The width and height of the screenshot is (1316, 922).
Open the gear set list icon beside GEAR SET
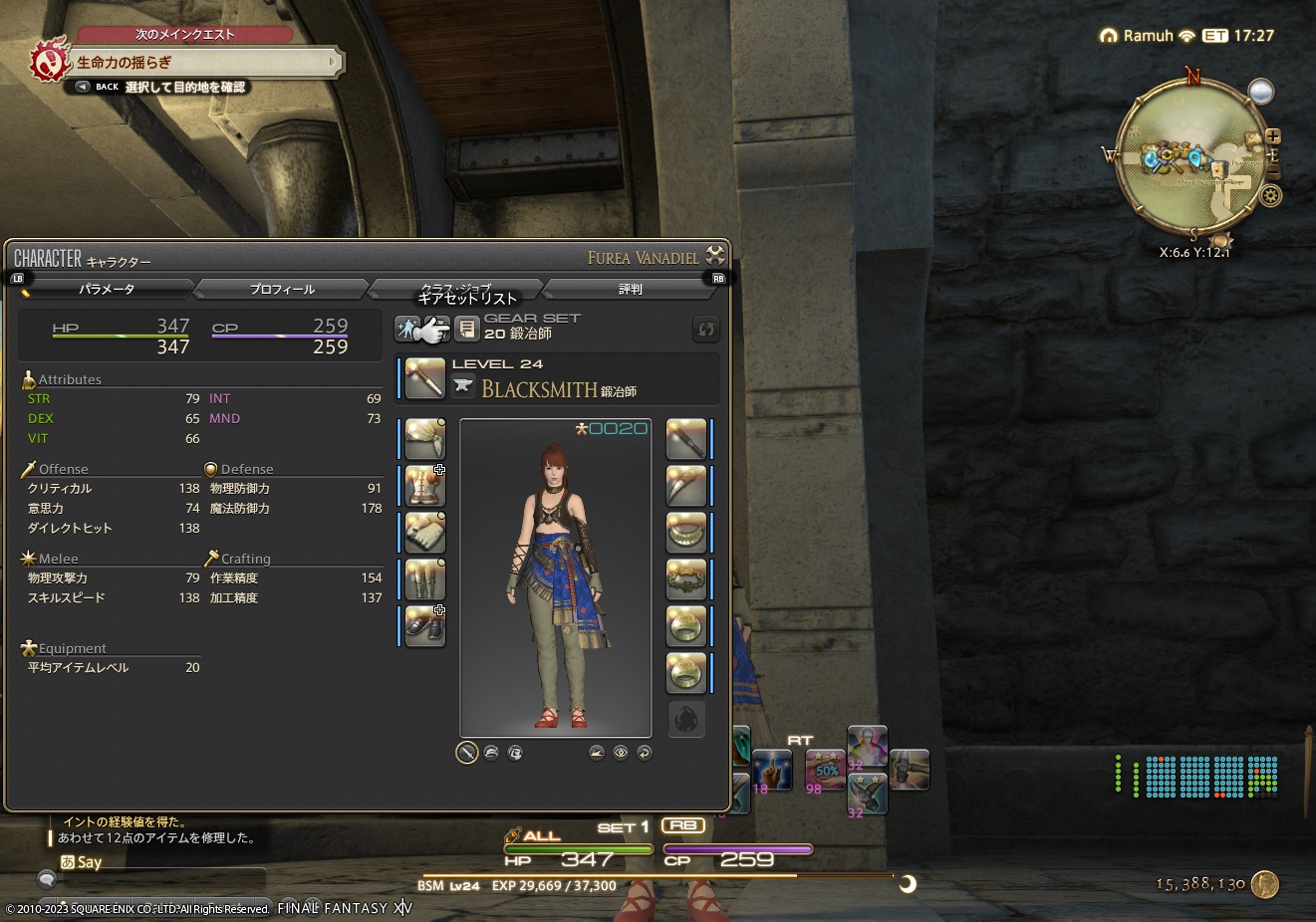coord(467,329)
